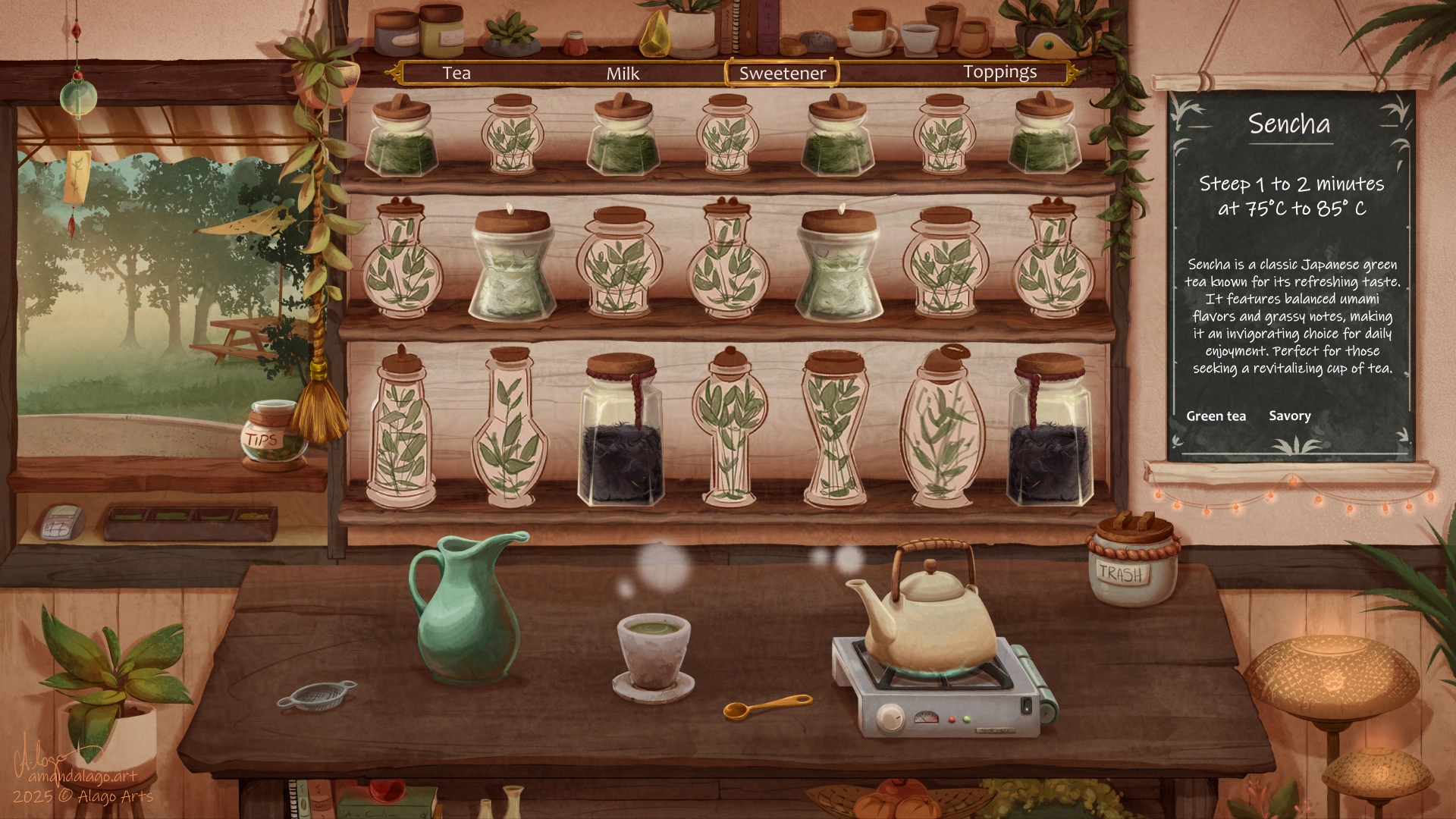This screenshot has width=1456, height=819.
Task: Grab the golden measuring spoon
Action: 766,707
